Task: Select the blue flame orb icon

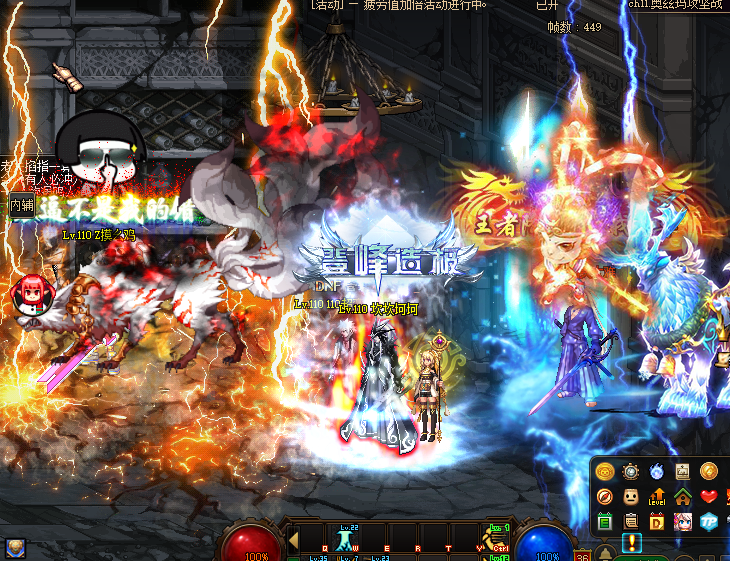Action: coord(656,471)
